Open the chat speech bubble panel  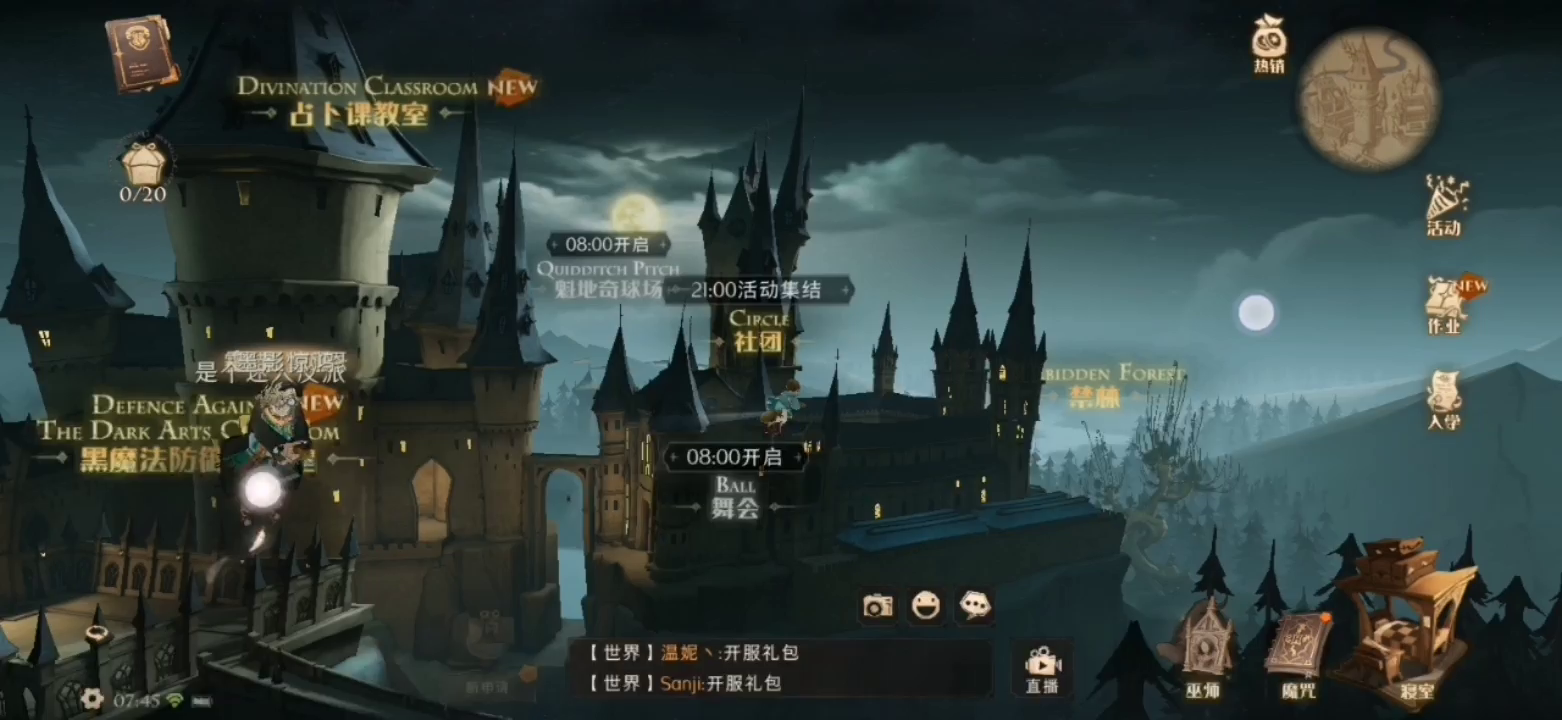pyautogui.click(x=973, y=607)
